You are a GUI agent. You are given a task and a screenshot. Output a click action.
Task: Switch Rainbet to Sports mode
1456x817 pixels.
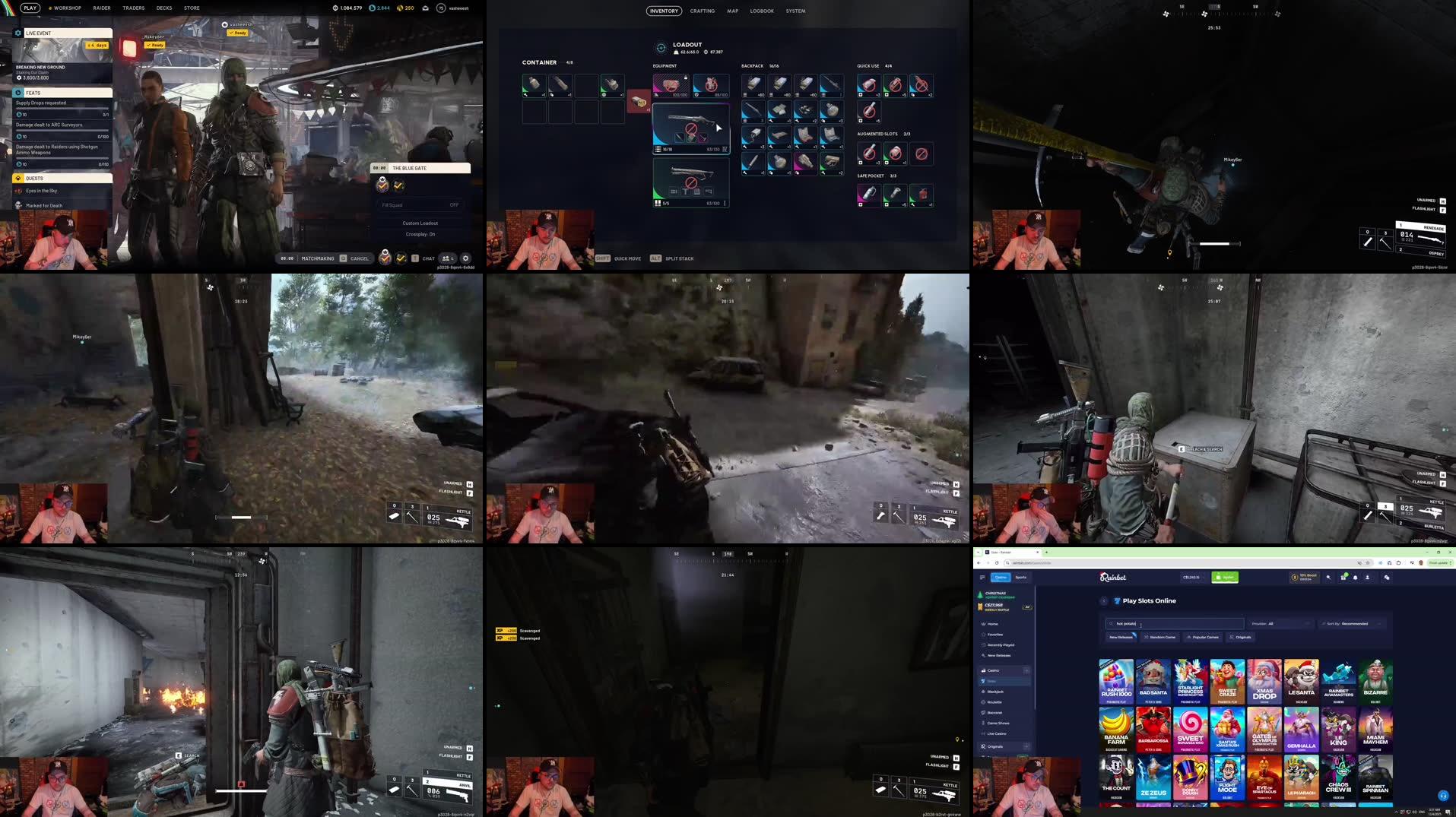[x=1022, y=578]
